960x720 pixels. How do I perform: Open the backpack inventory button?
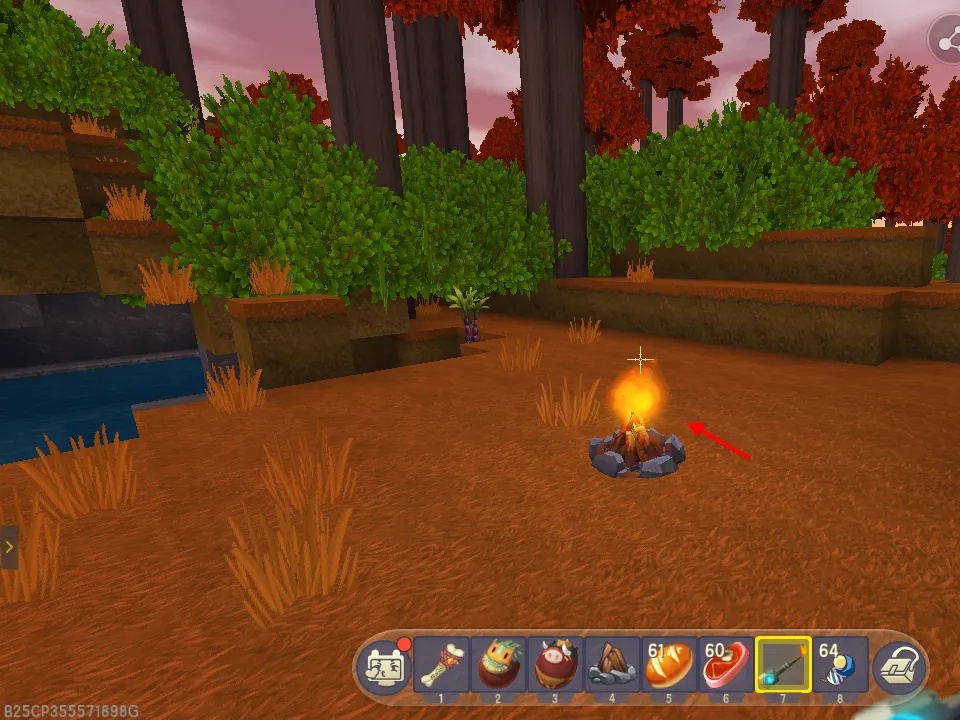899,666
